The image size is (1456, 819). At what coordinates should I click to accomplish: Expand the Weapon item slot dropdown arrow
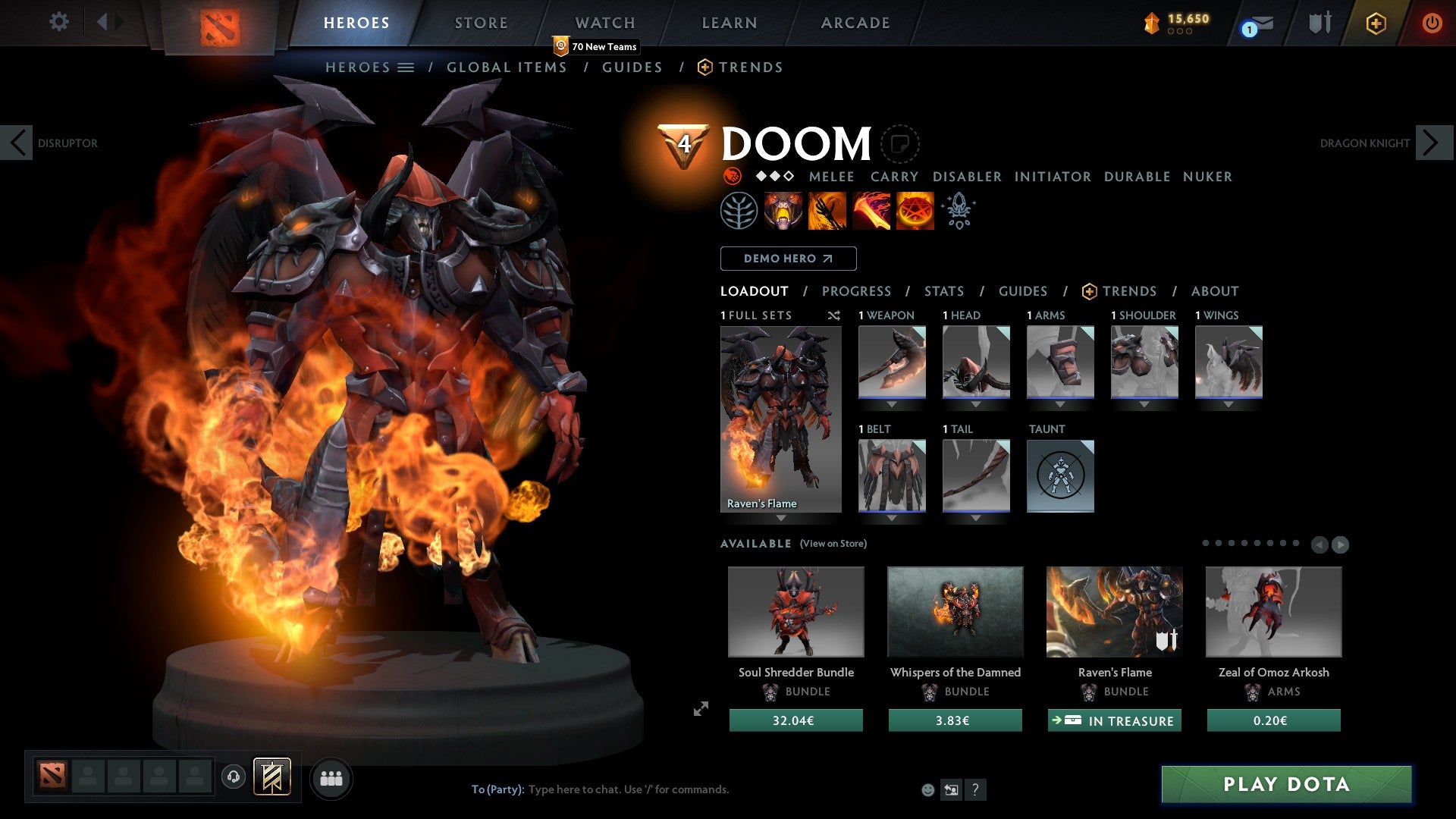tap(892, 404)
